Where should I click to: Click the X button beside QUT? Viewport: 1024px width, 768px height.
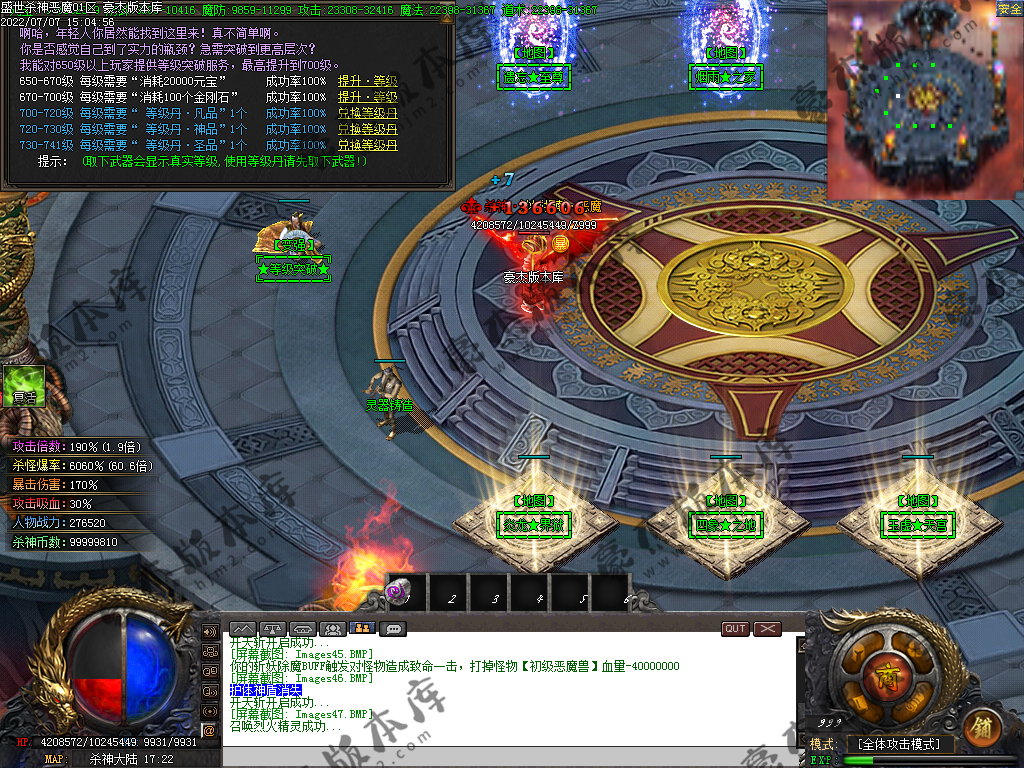pos(767,629)
